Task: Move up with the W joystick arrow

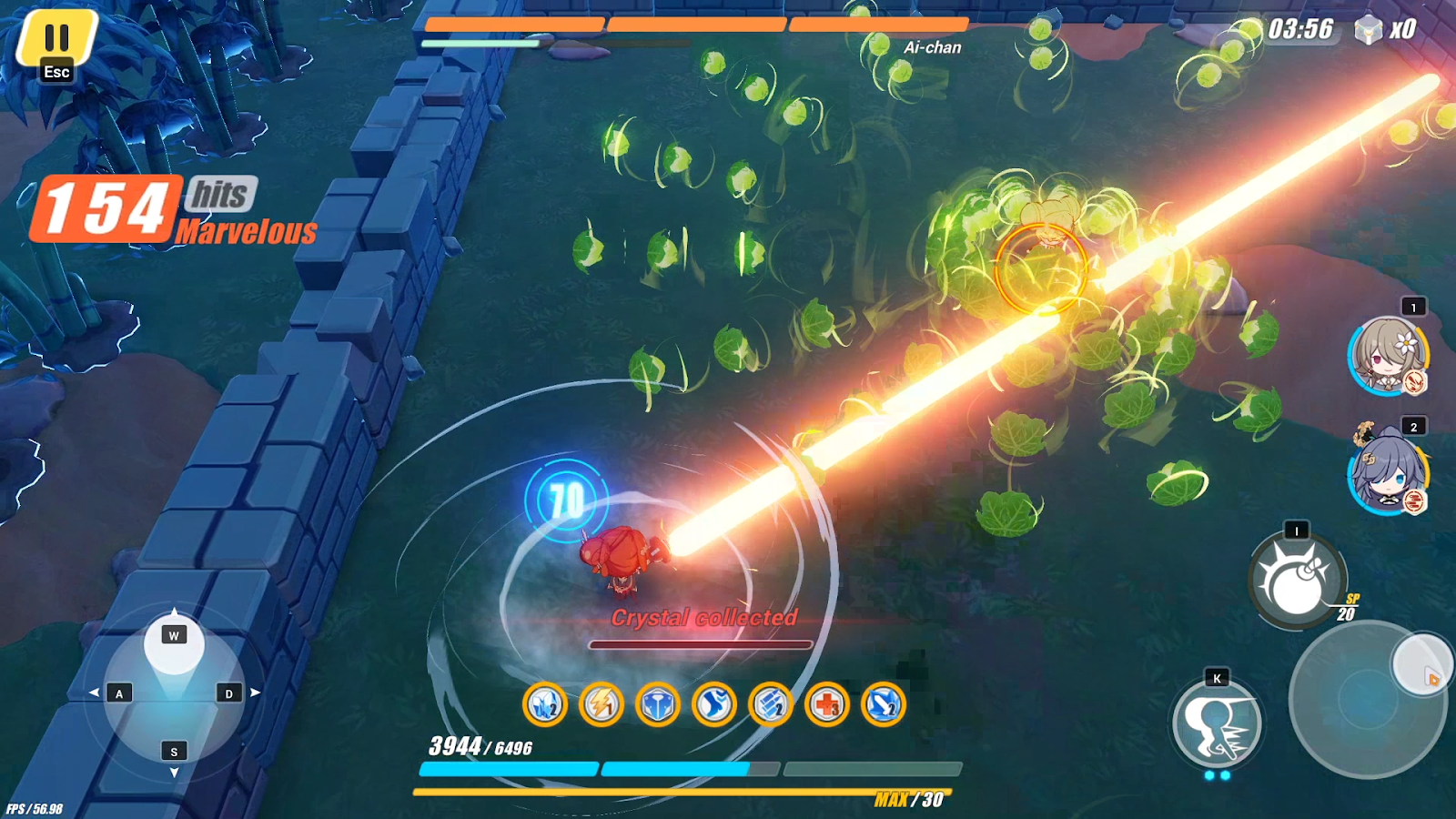Action: click(174, 634)
